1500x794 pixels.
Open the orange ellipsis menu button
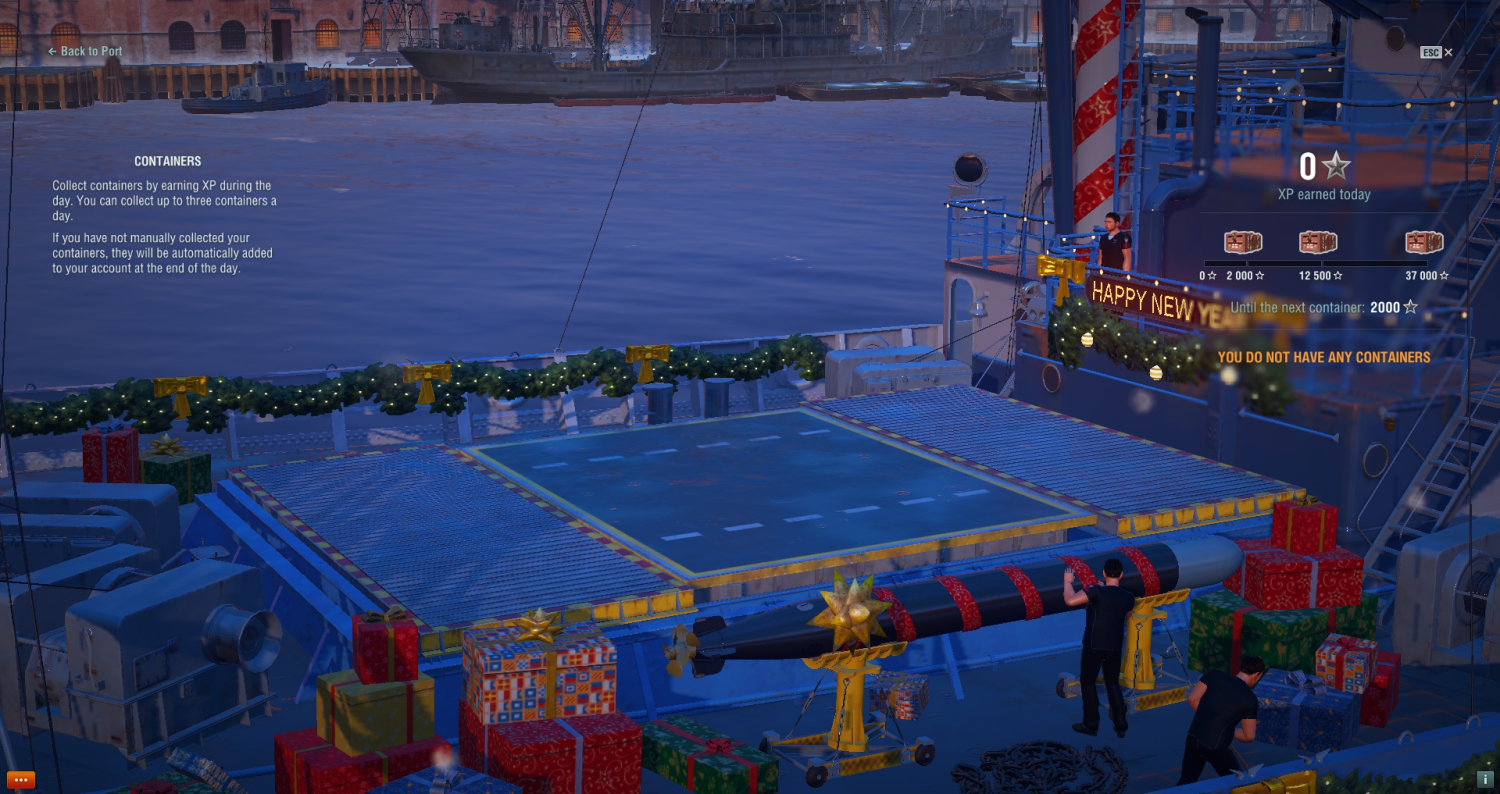(21, 780)
